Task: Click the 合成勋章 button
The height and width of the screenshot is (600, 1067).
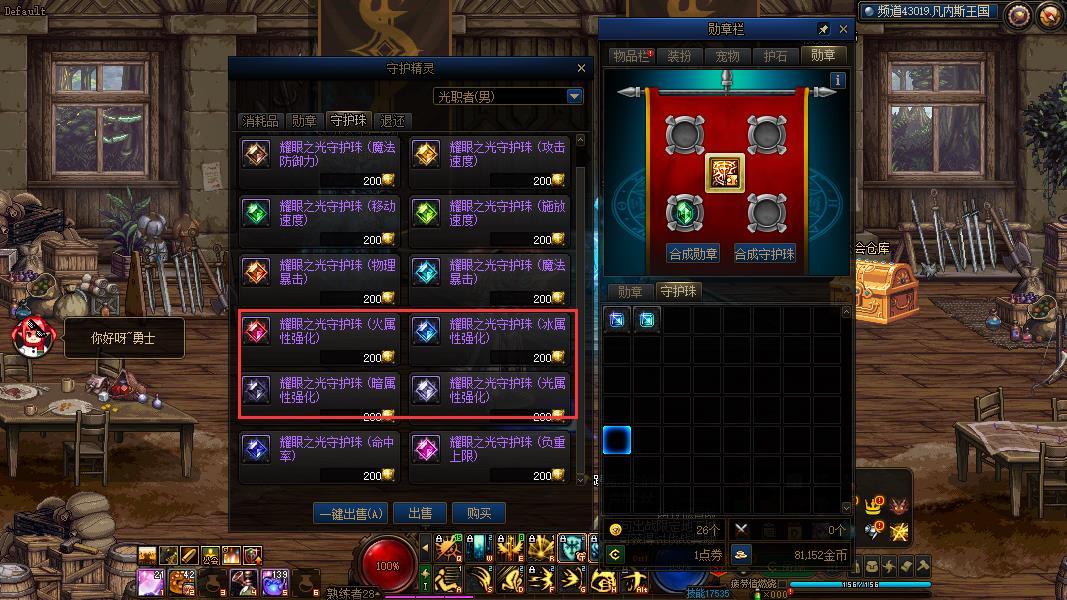Action: point(693,254)
